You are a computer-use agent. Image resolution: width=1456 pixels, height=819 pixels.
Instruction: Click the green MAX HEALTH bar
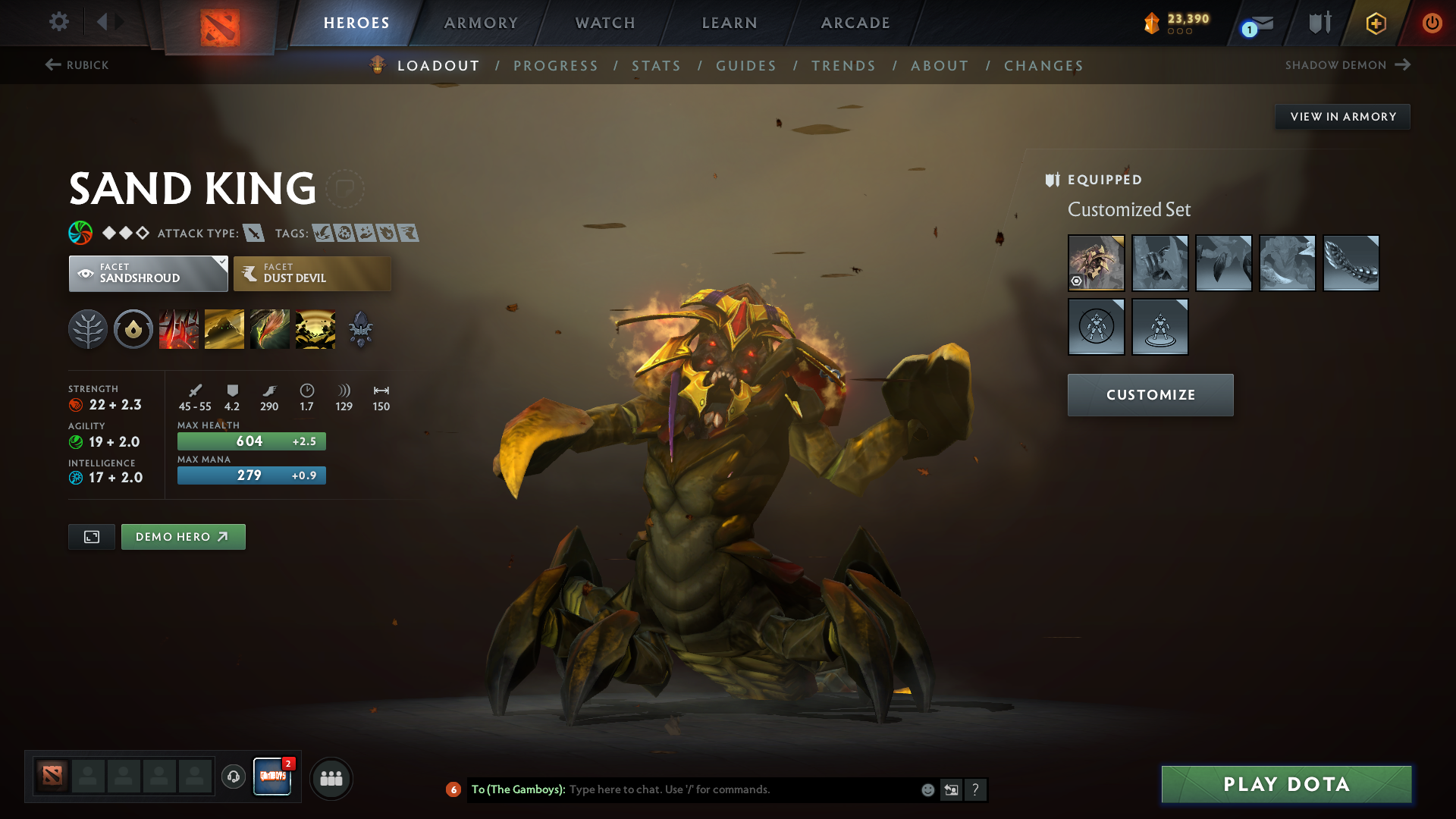pos(251,441)
